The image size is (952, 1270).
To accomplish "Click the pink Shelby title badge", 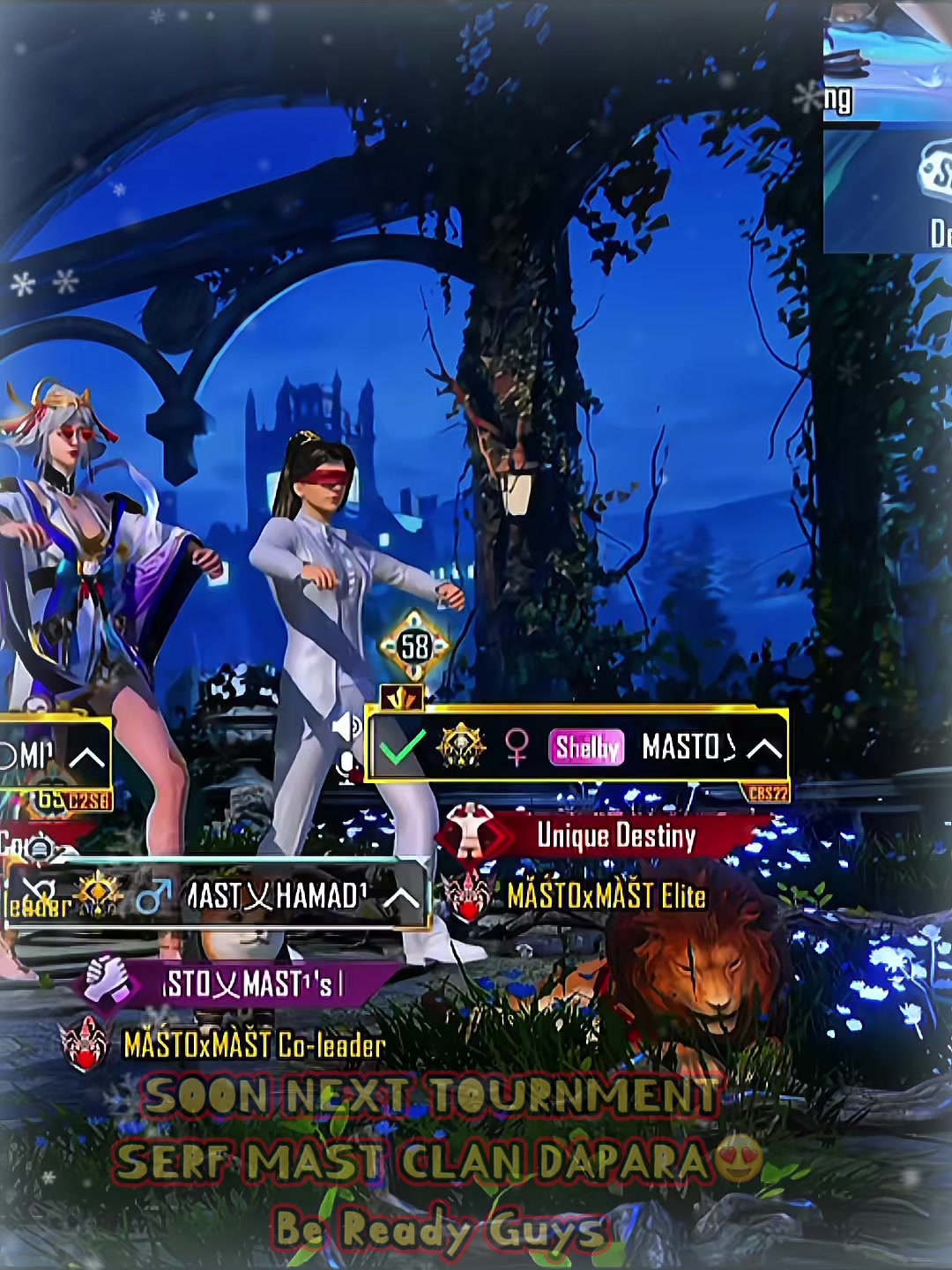I will (586, 748).
